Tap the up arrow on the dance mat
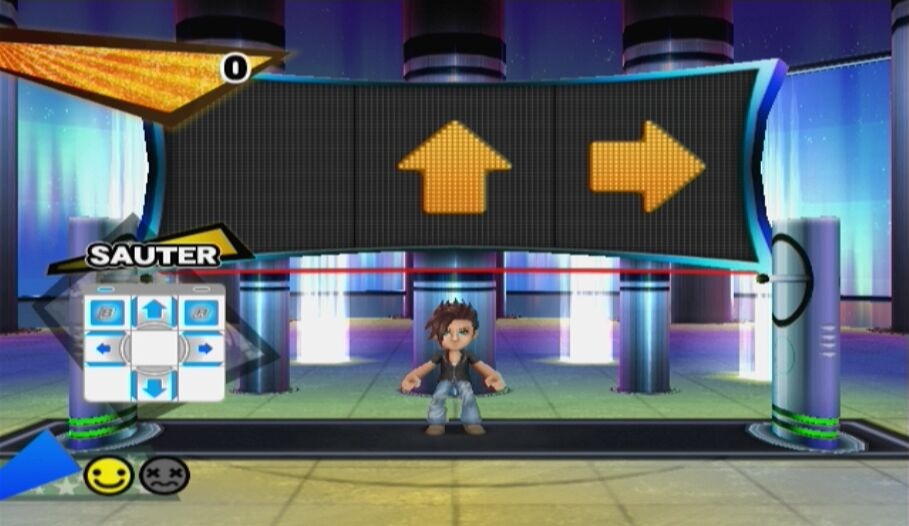This screenshot has height=526, width=909. (153, 311)
